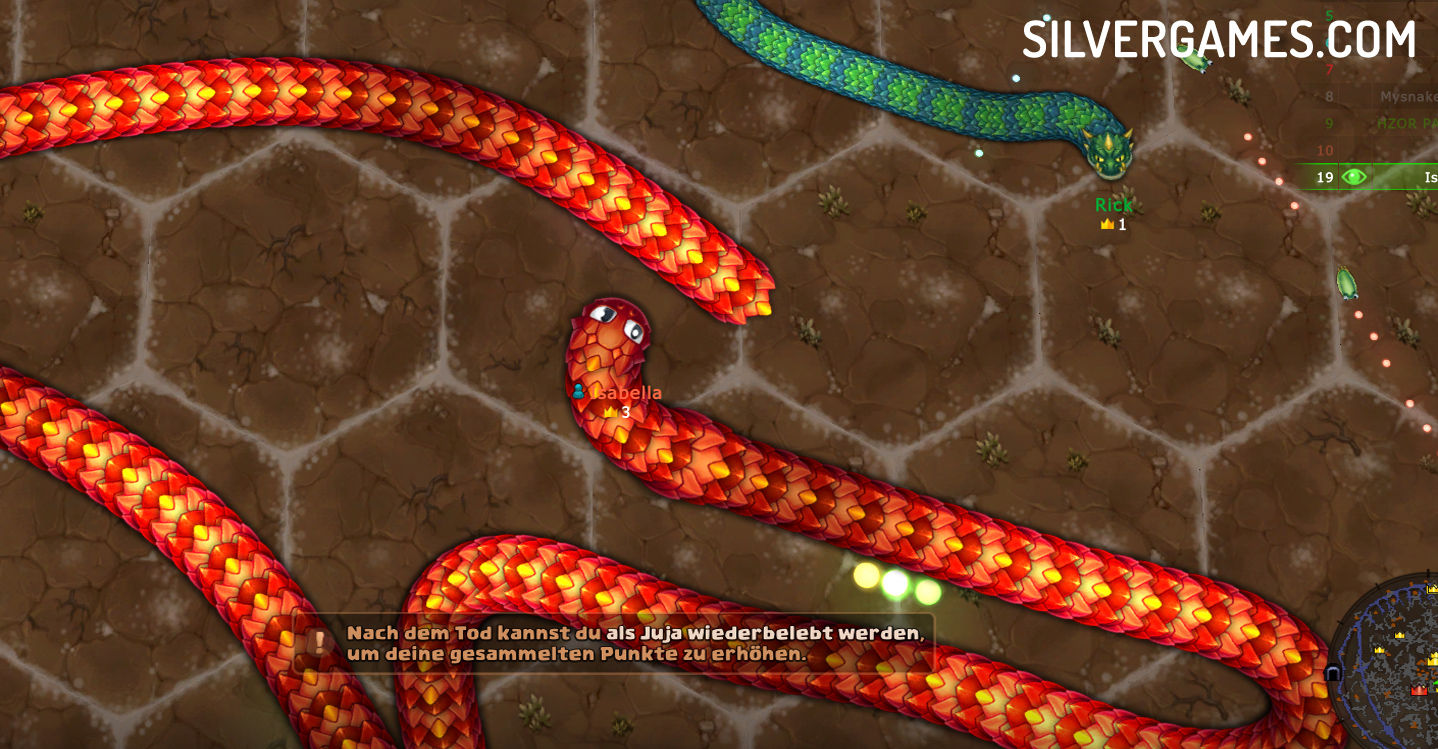Viewport: 1438px width, 749px height.
Task: Toggle the green eye spectate icon
Action: pyautogui.click(x=1354, y=177)
